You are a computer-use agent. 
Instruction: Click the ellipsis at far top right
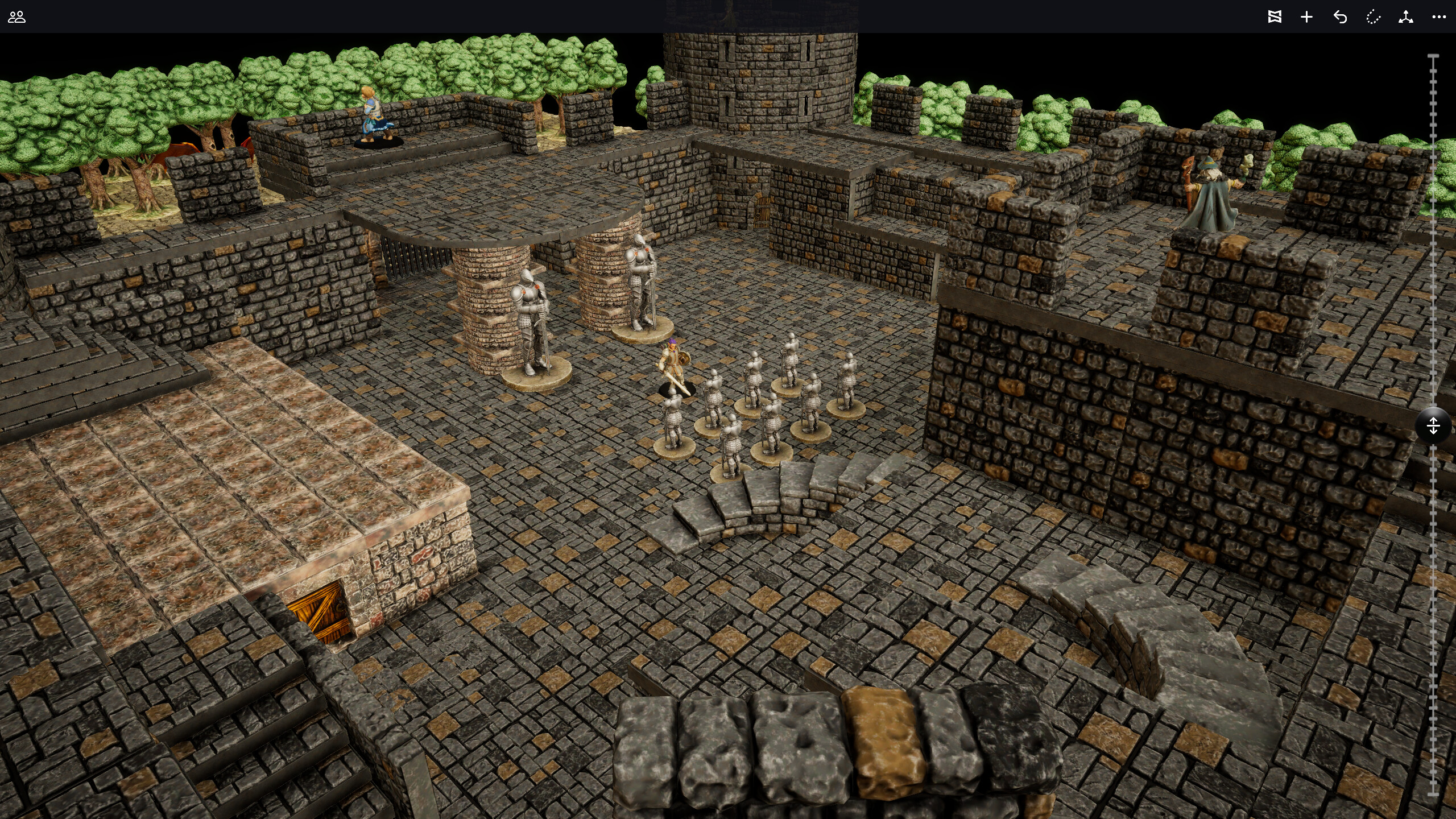(x=1439, y=17)
